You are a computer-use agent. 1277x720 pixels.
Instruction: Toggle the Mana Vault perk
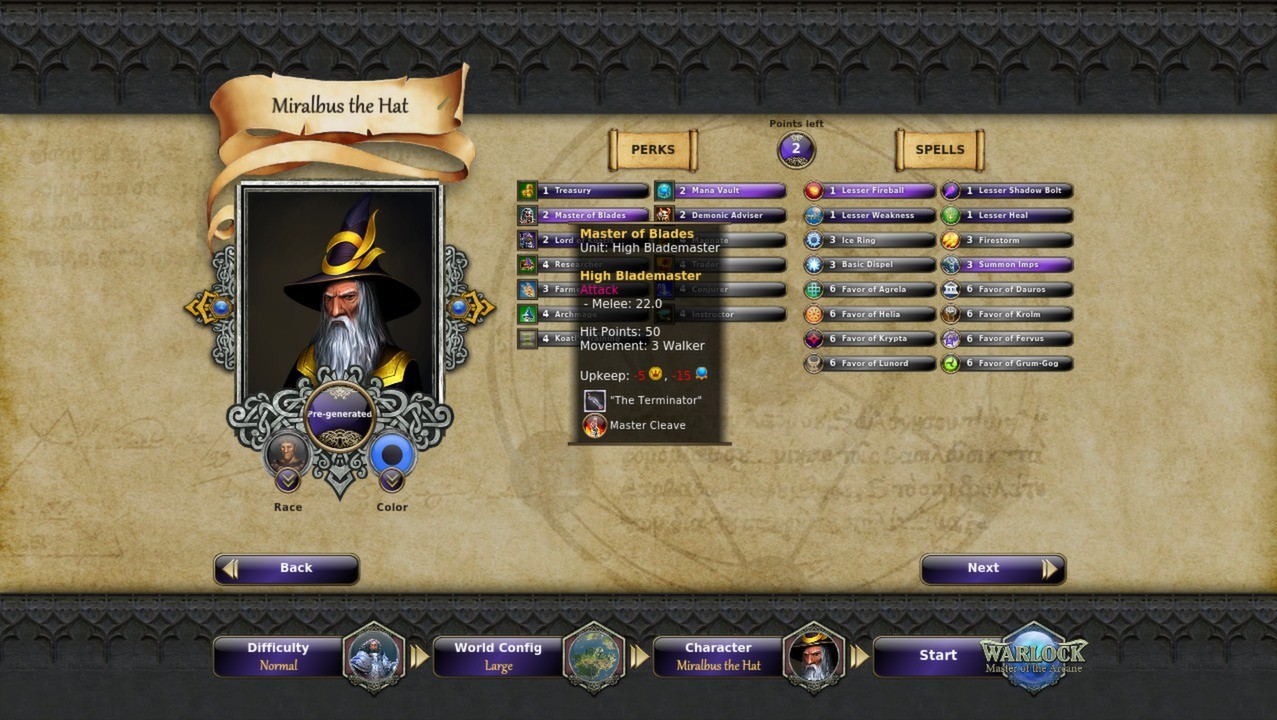721,191
